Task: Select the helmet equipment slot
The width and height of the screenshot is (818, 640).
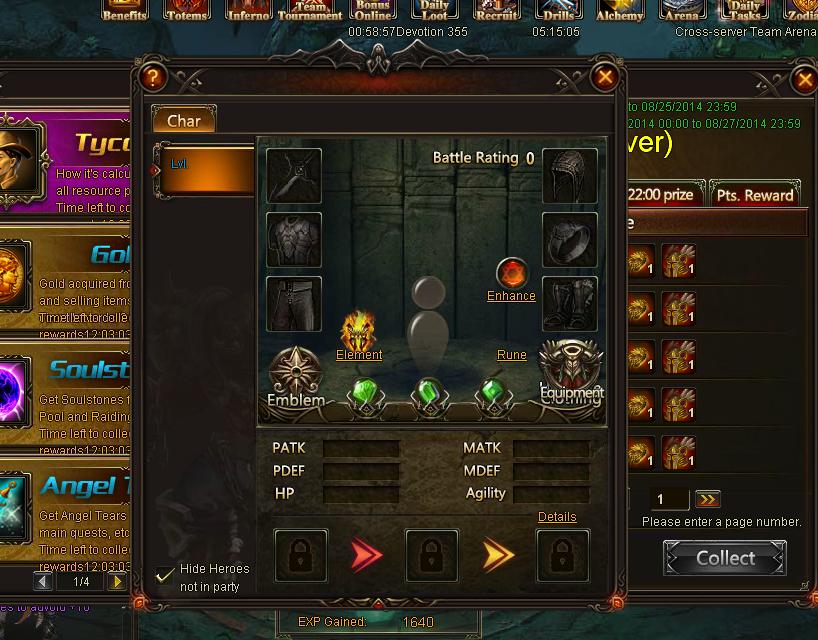Action: click(570, 176)
